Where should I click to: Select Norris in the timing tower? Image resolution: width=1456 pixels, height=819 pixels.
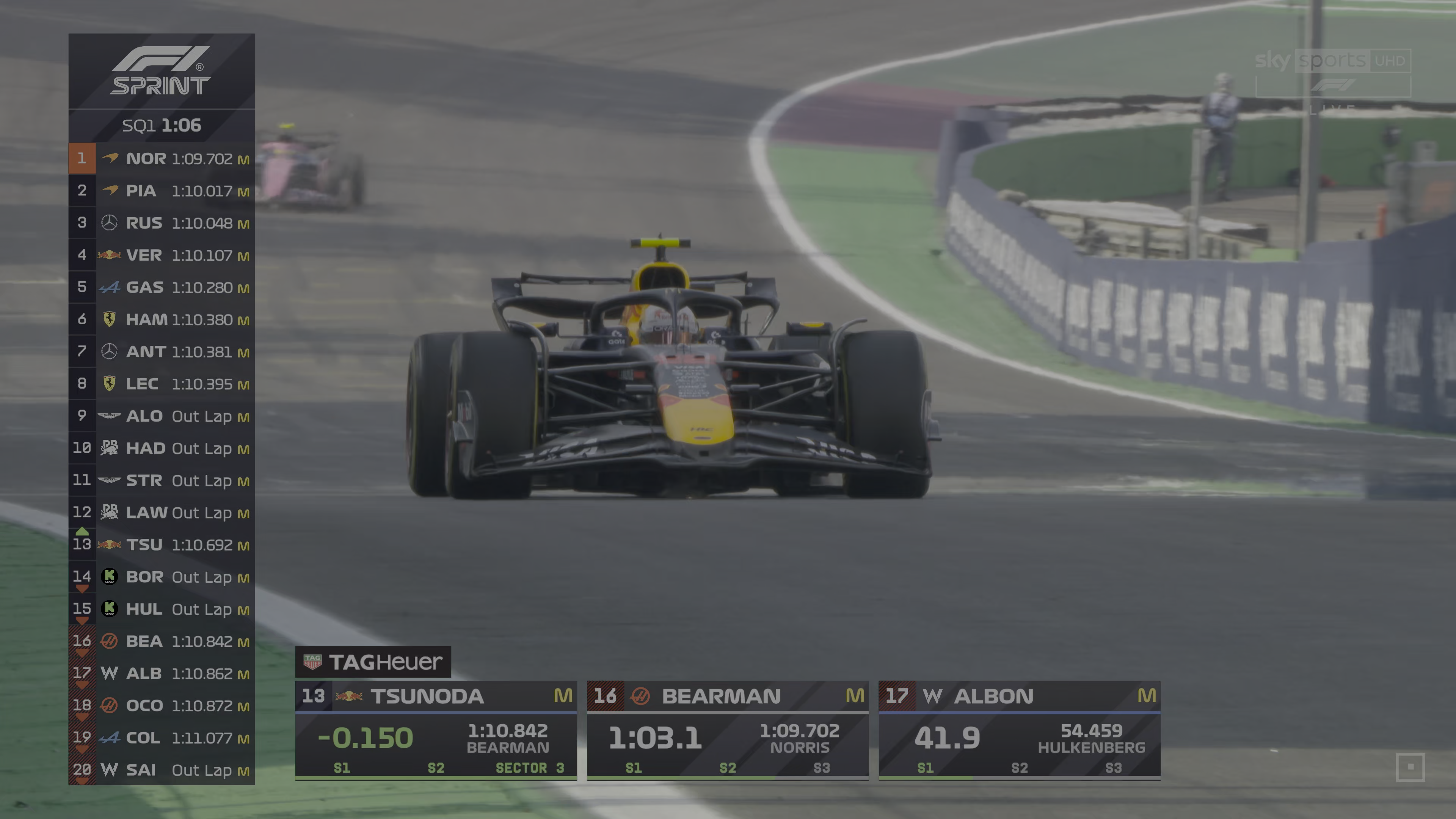point(162,158)
